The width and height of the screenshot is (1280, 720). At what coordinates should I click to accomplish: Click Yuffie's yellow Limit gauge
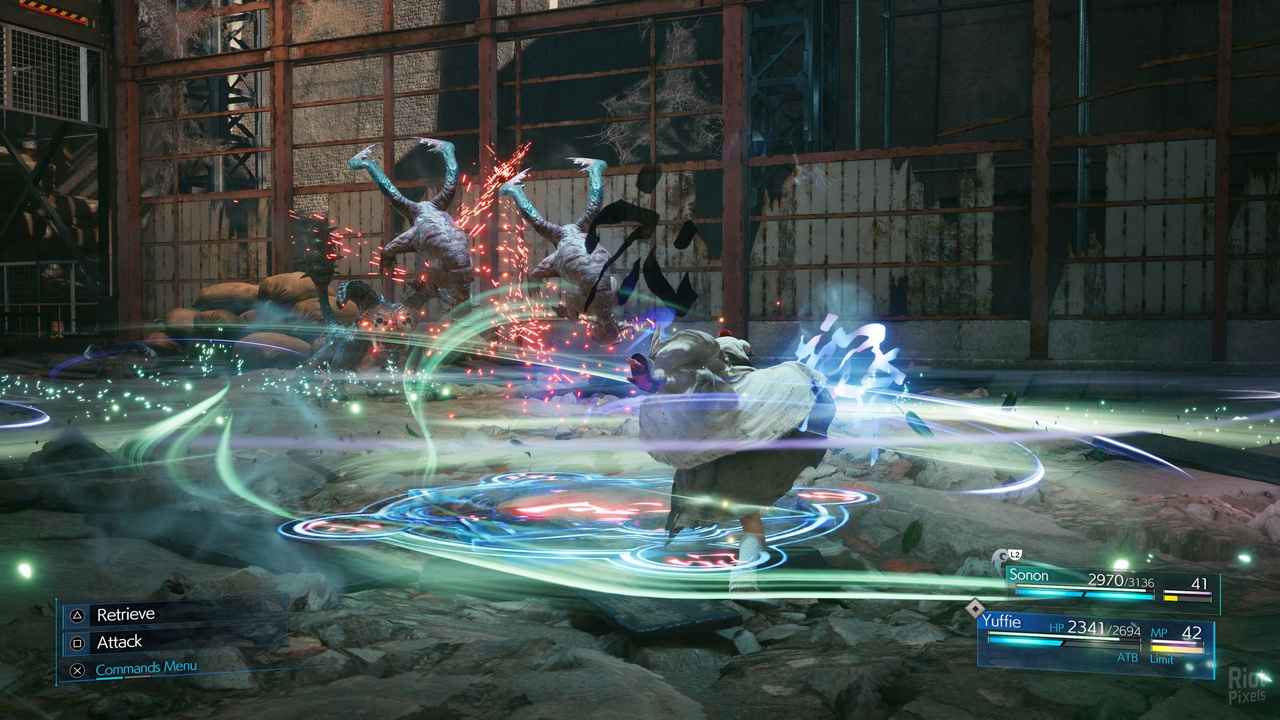[x=1175, y=647]
